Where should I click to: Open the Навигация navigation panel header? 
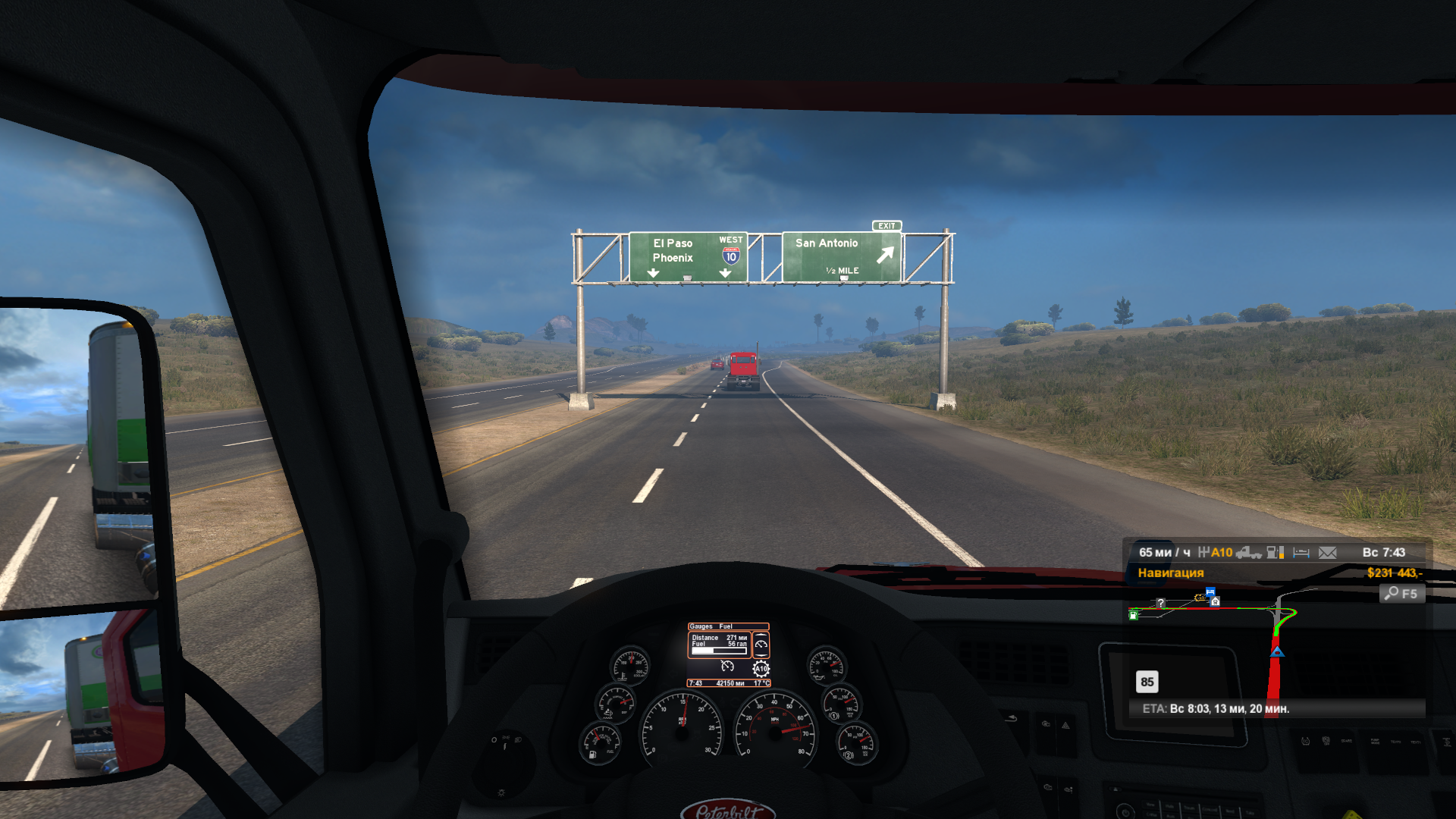(x=1170, y=573)
